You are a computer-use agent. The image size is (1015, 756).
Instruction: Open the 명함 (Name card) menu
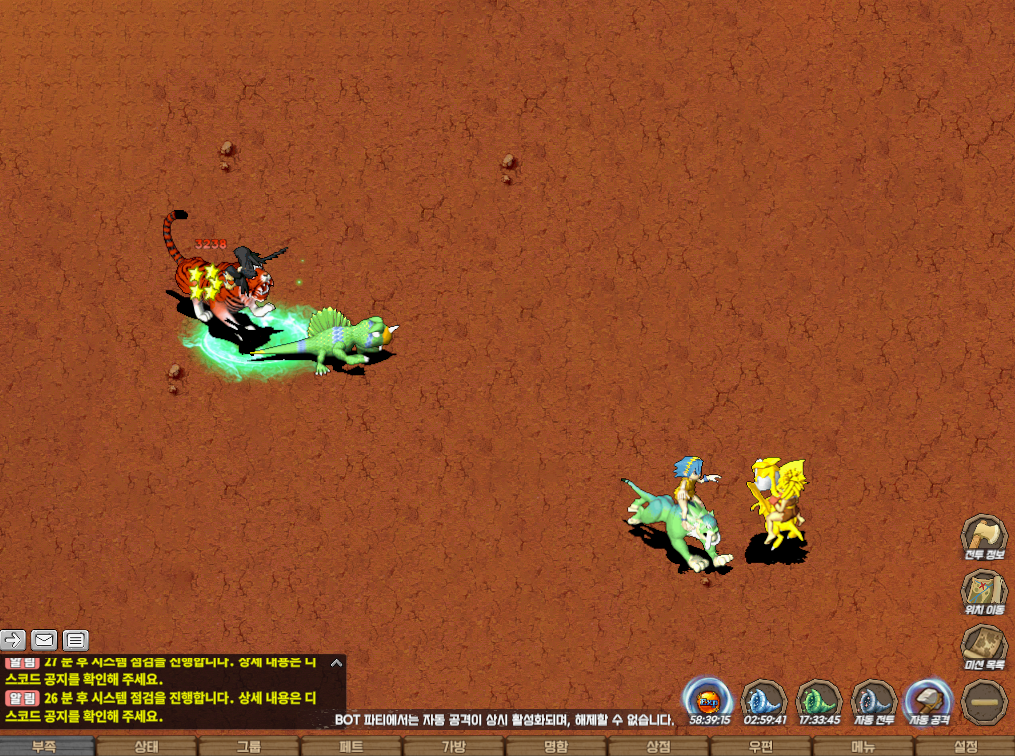(x=556, y=746)
